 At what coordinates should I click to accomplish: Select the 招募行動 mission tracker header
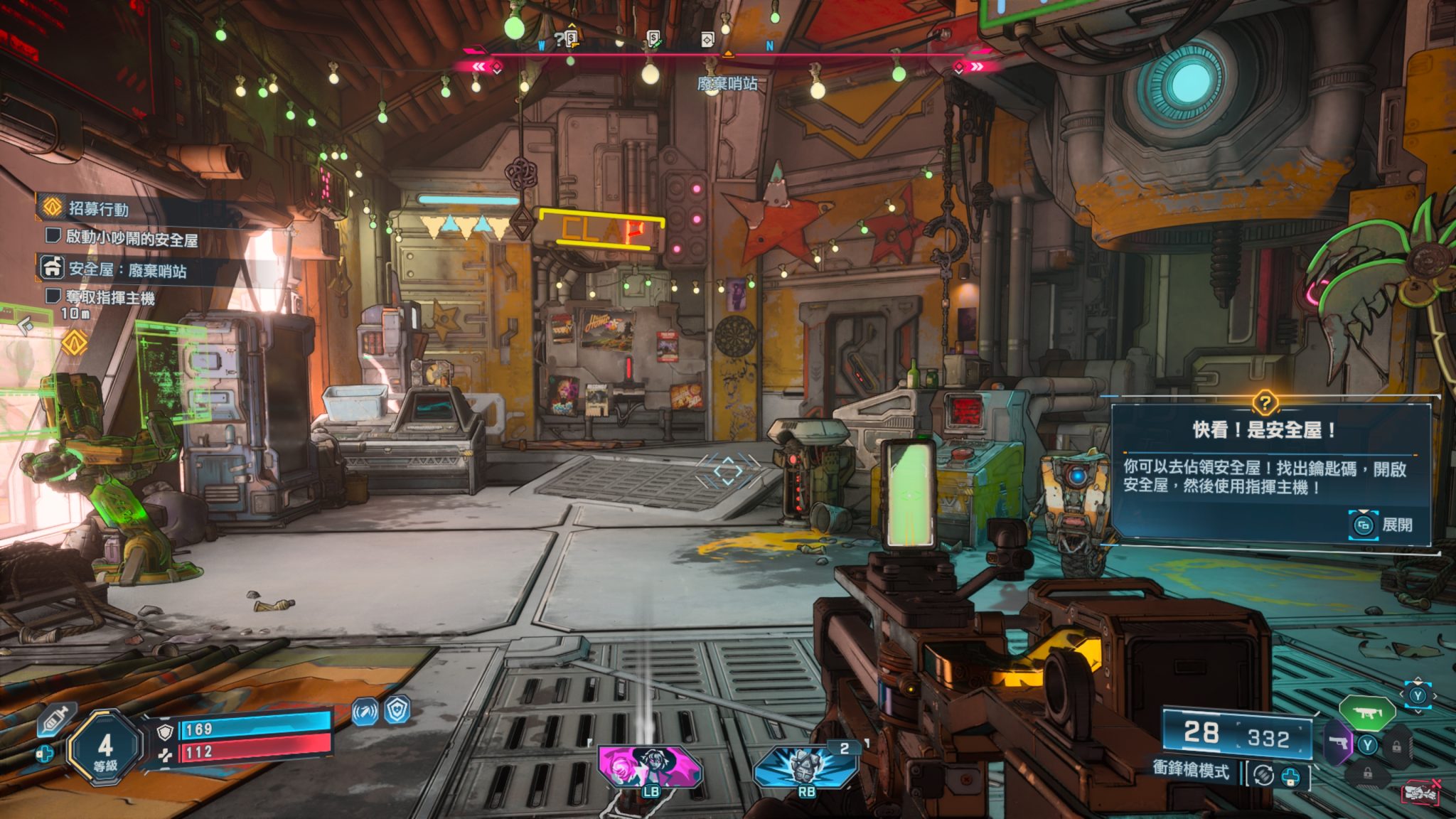coord(98,208)
